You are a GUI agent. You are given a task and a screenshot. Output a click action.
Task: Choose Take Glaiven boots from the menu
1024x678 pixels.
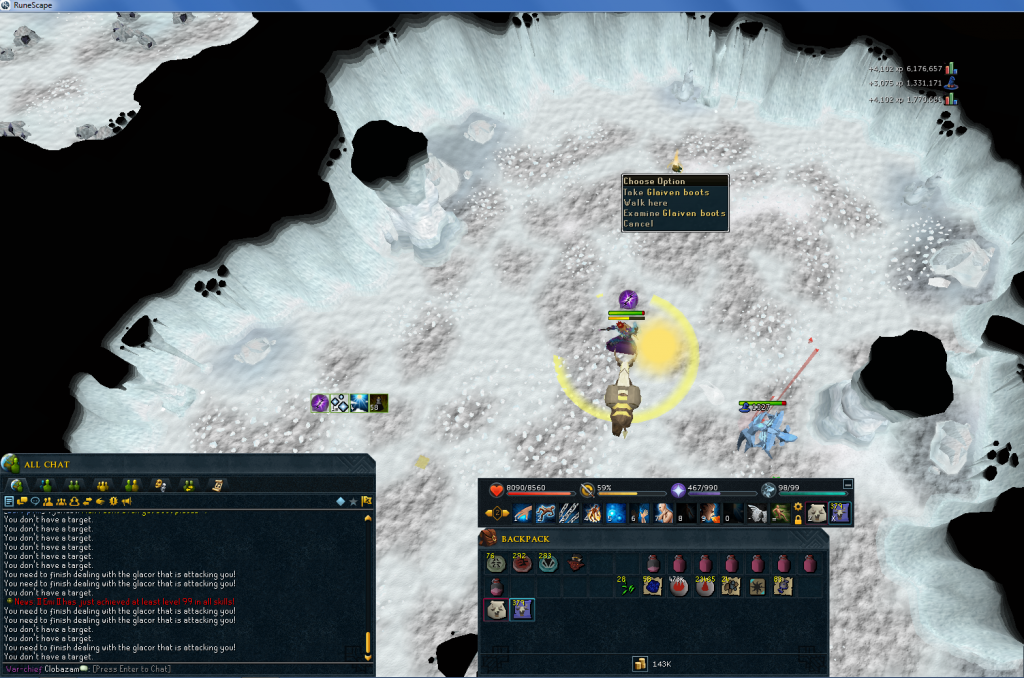pyautogui.click(x=666, y=192)
